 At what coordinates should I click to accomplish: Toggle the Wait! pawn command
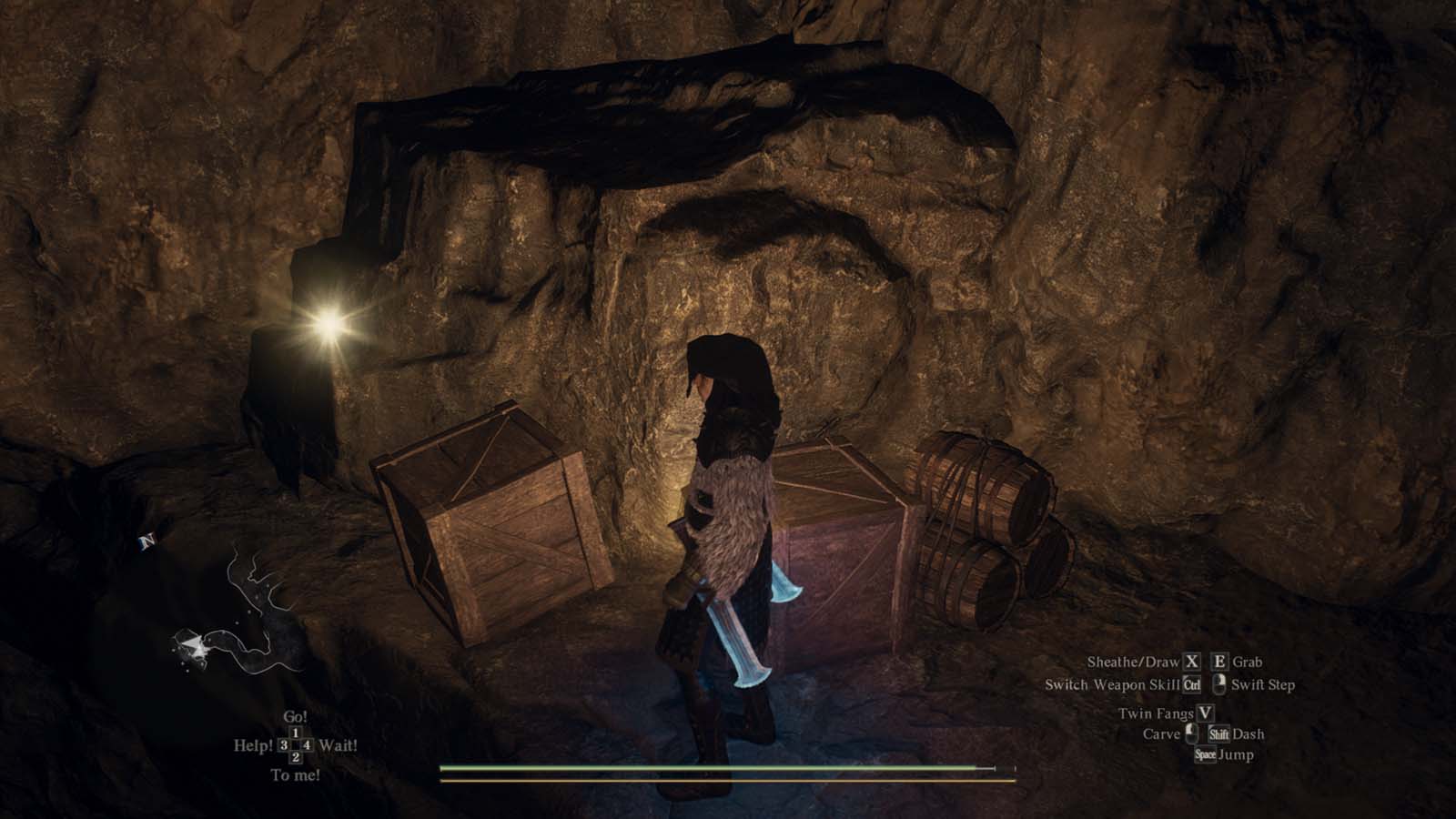tap(339, 744)
